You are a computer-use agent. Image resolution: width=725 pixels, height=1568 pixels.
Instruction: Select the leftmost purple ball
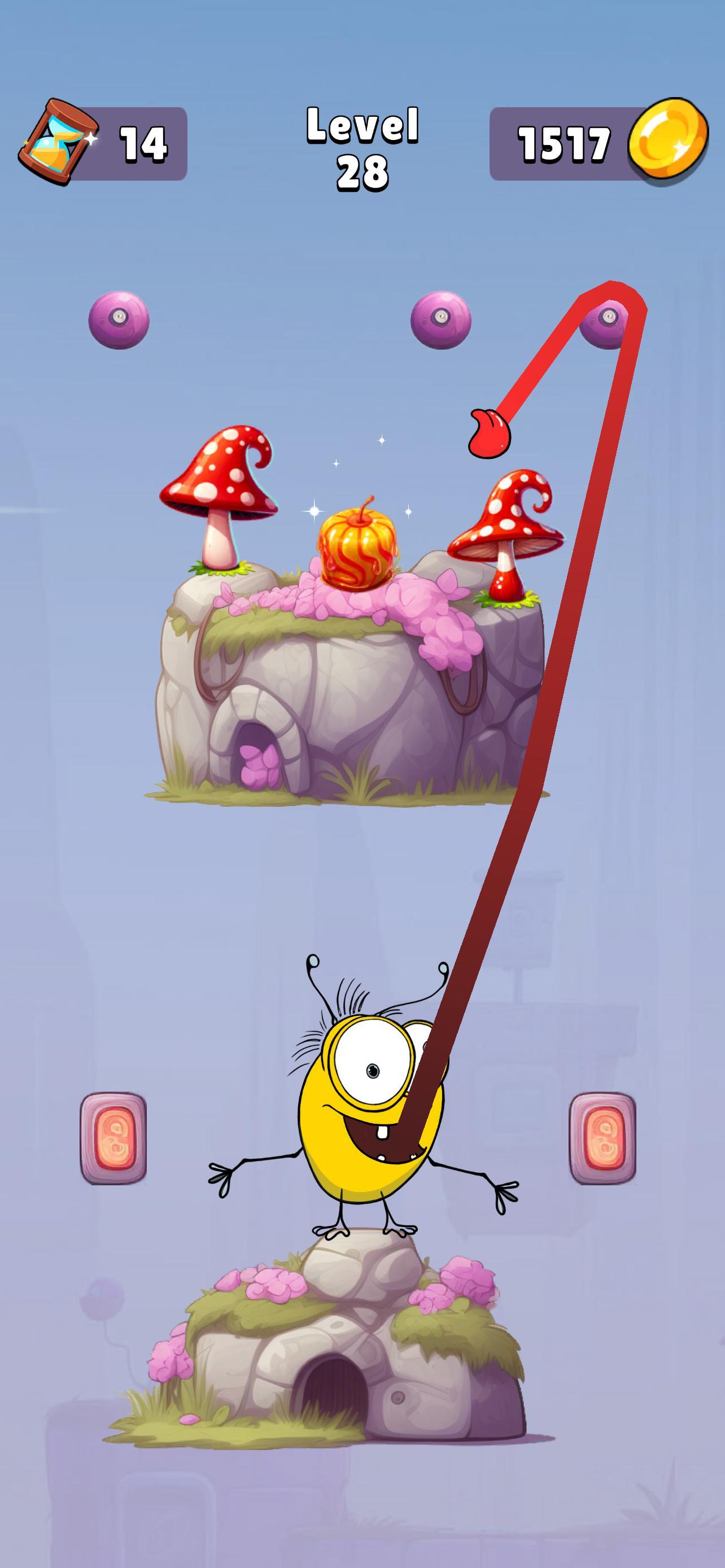tap(119, 321)
